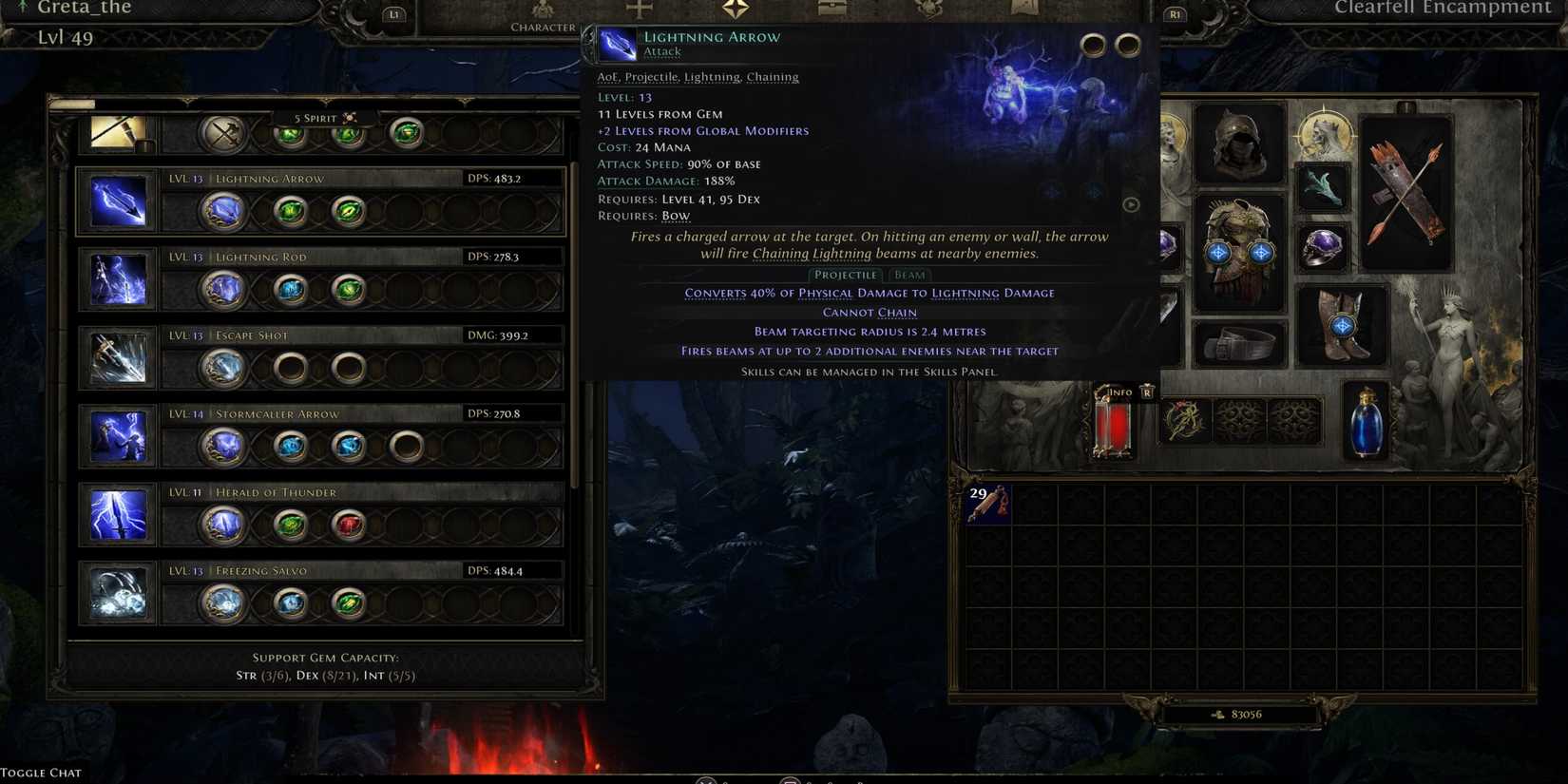
Task: Select the Lightning Arrow skill icon
Action: [x=118, y=201]
